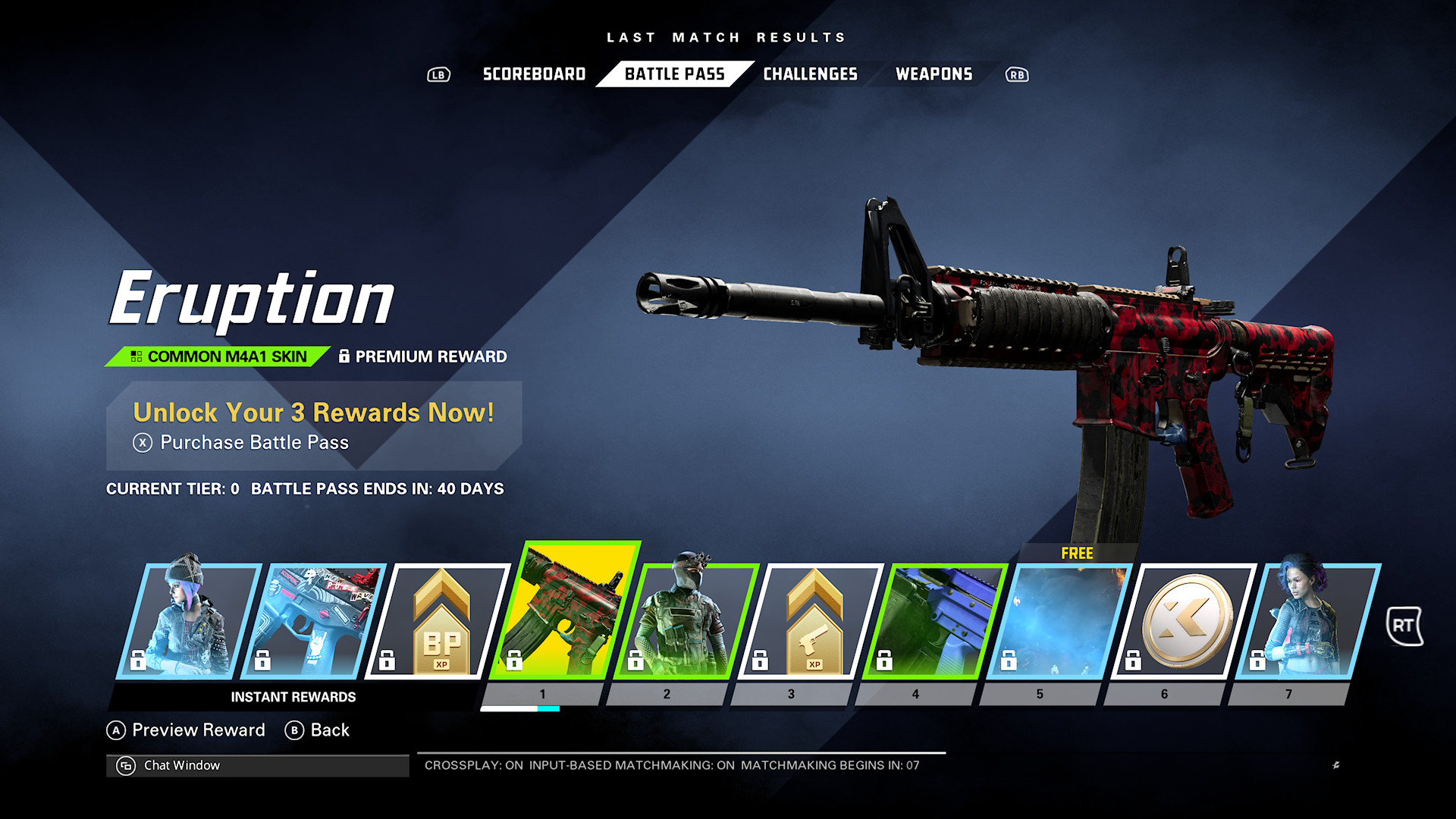Purchase the Battle Pass
The height and width of the screenshot is (819, 1456).
point(253,443)
